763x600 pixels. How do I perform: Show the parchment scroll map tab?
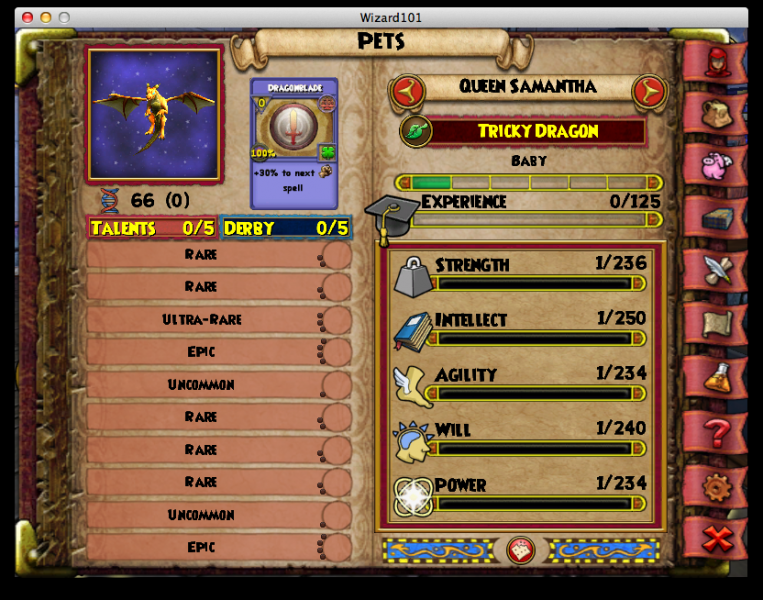(716, 324)
